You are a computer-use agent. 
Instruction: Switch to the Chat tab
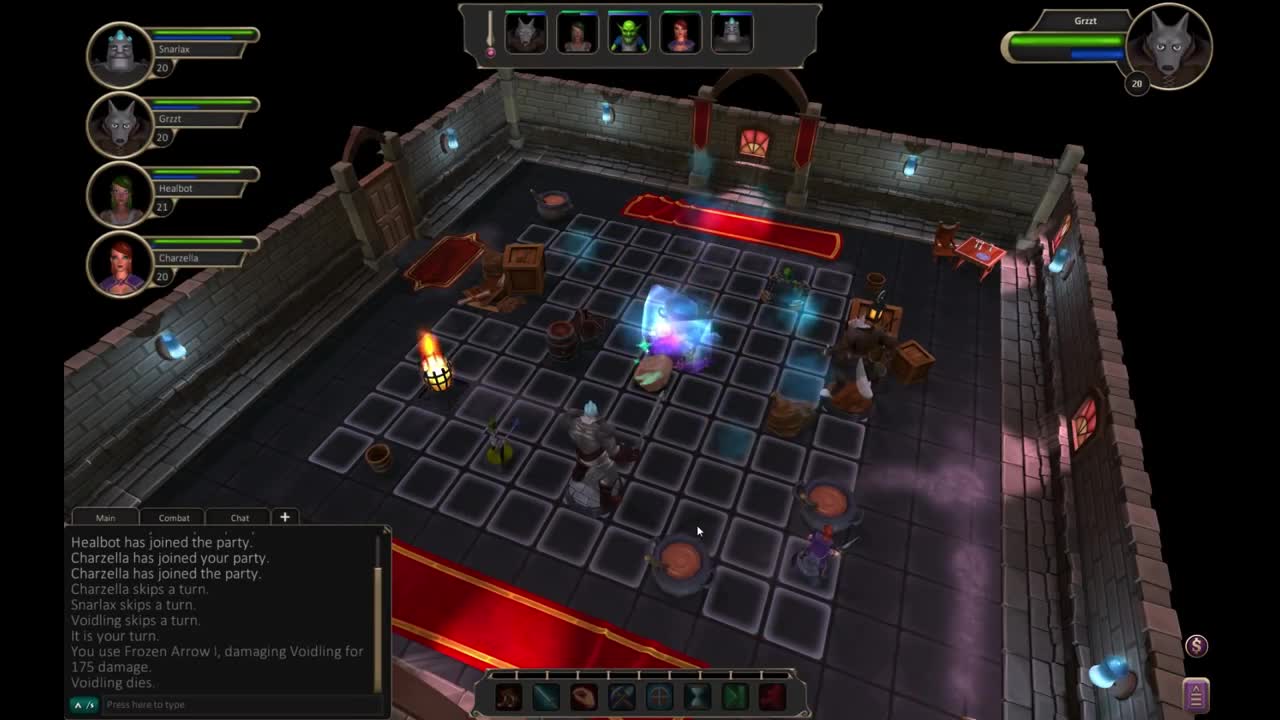(x=238, y=517)
